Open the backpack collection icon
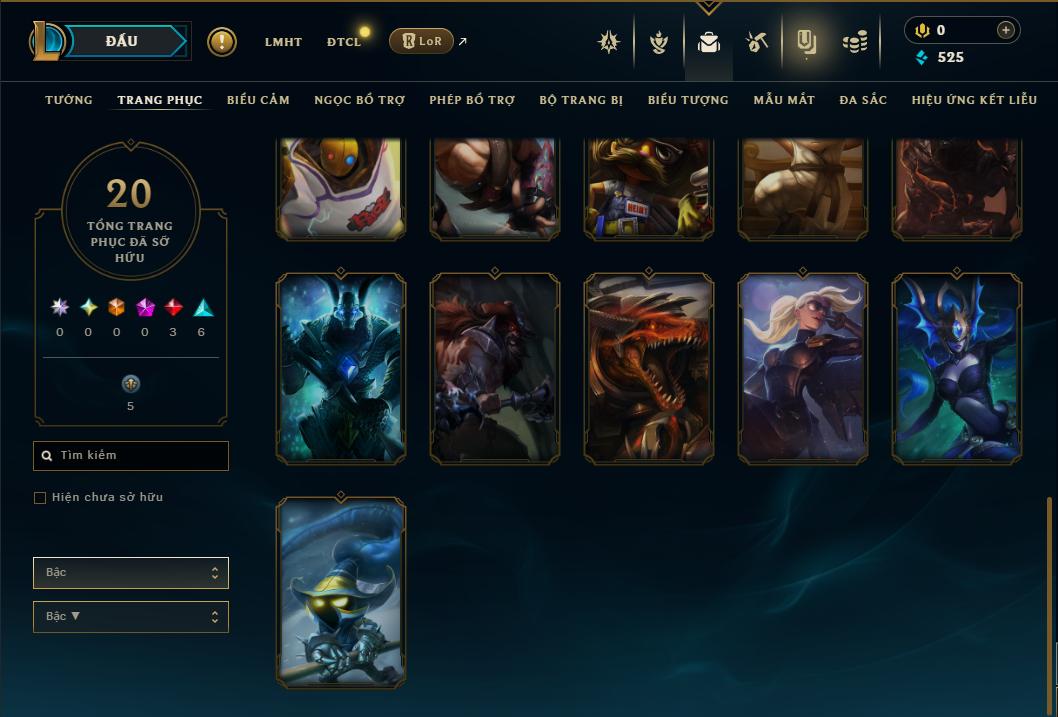Viewport: 1058px width, 717px height. [x=709, y=42]
